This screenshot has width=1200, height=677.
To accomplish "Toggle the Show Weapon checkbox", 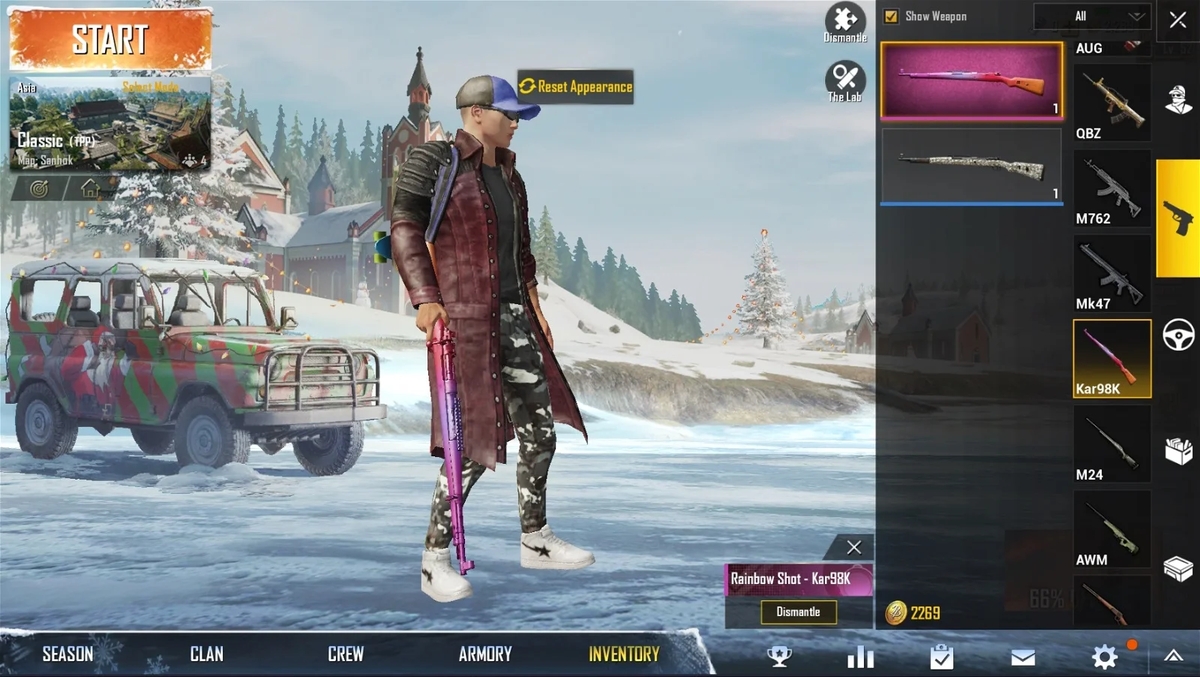I will pos(891,16).
